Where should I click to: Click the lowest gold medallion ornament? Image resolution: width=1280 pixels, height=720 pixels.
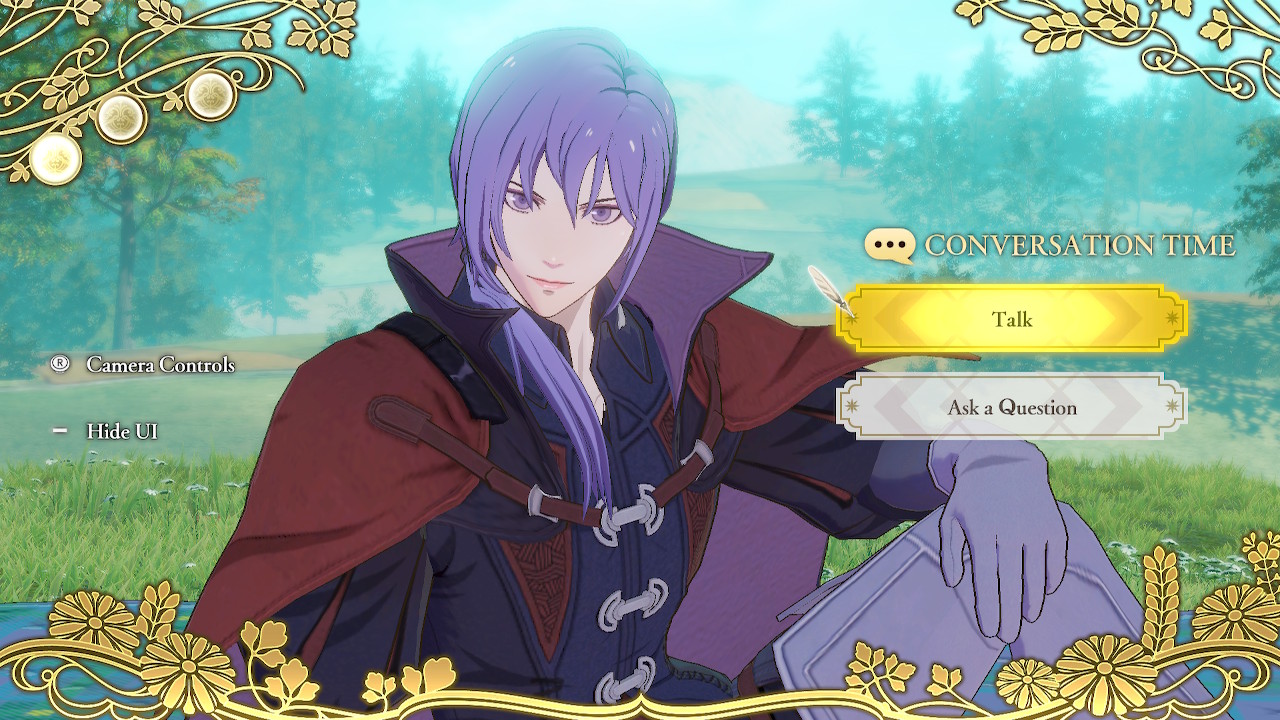pos(55,160)
